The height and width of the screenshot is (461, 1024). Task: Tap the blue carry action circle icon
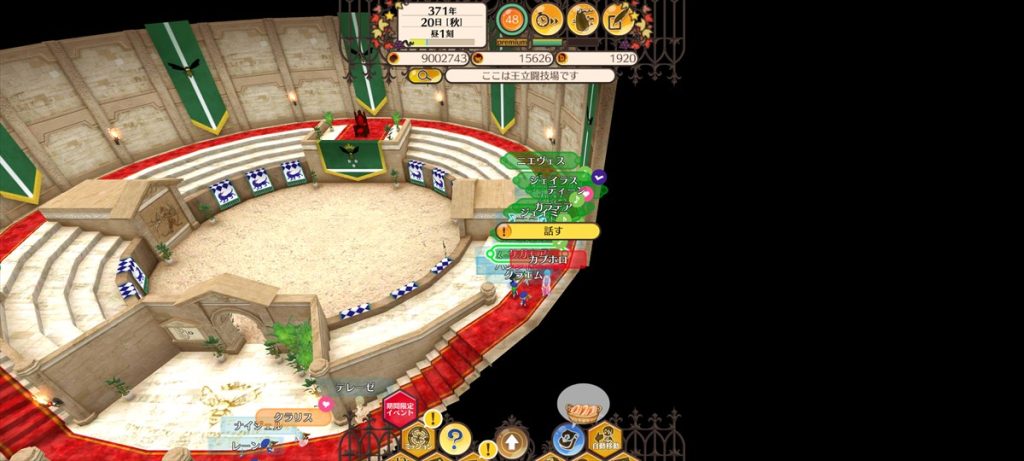pyautogui.click(x=568, y=438)
